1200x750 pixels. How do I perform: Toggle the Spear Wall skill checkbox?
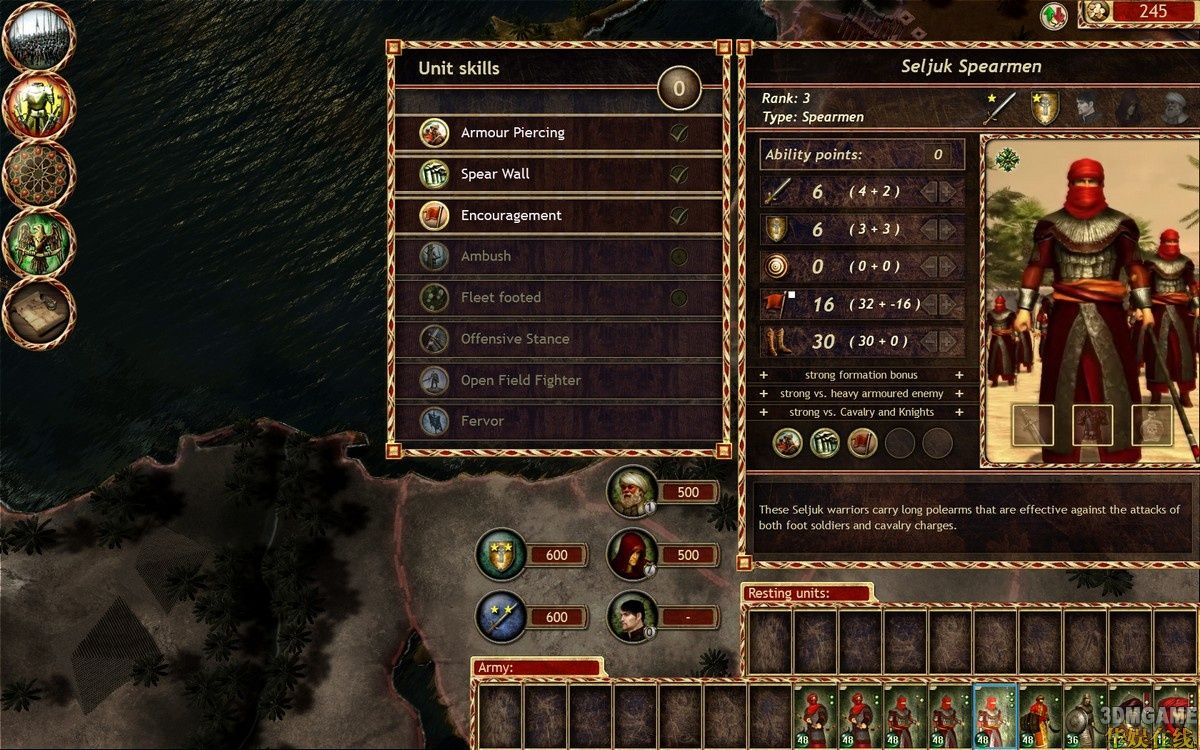(x=679, y=174)
